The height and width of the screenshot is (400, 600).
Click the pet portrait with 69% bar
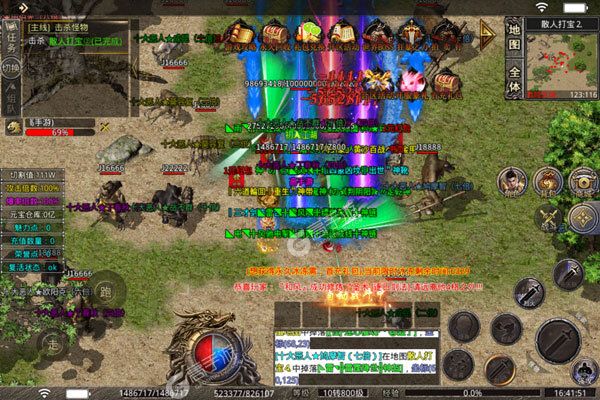pyautogui.click(x=13, y=127)
